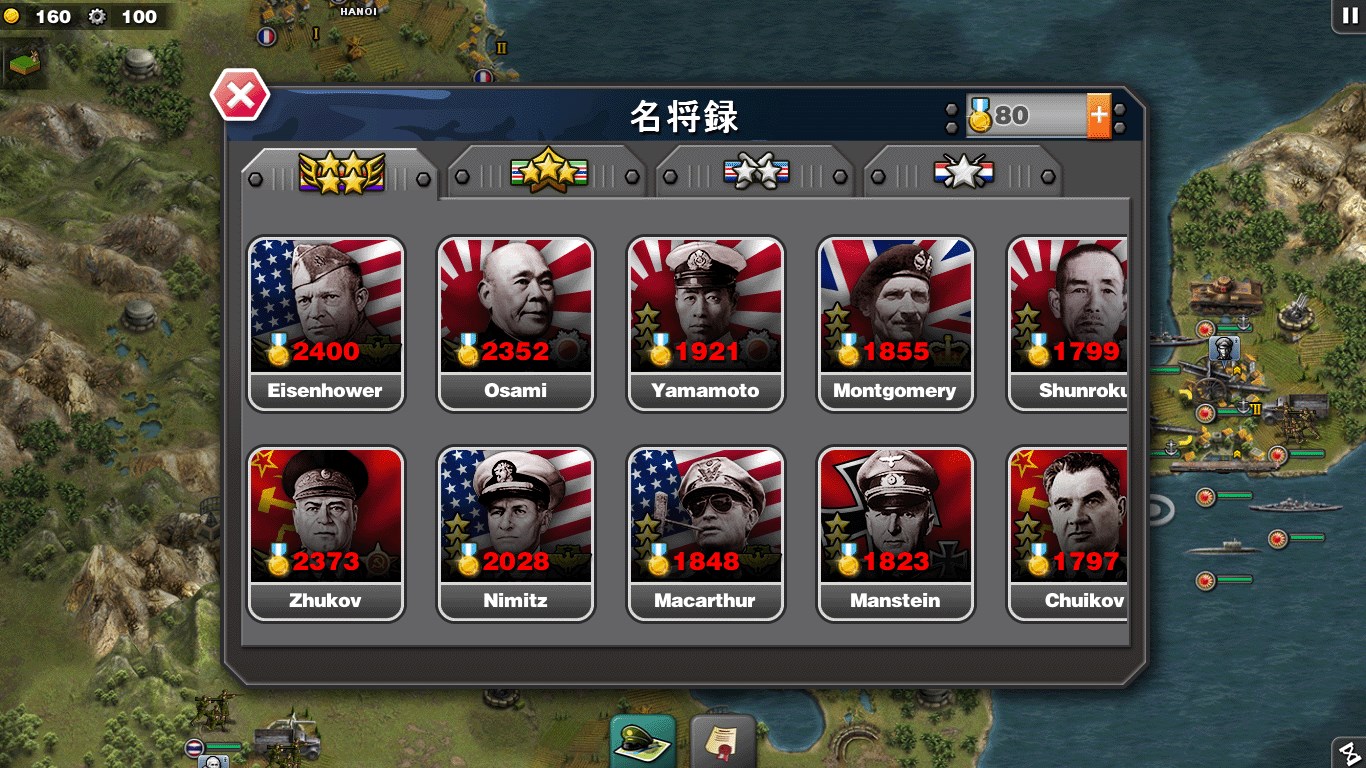The image size is (1366, 768).
Task: Switch to the two-silver-star generals tab
Action: coord(755,171)
